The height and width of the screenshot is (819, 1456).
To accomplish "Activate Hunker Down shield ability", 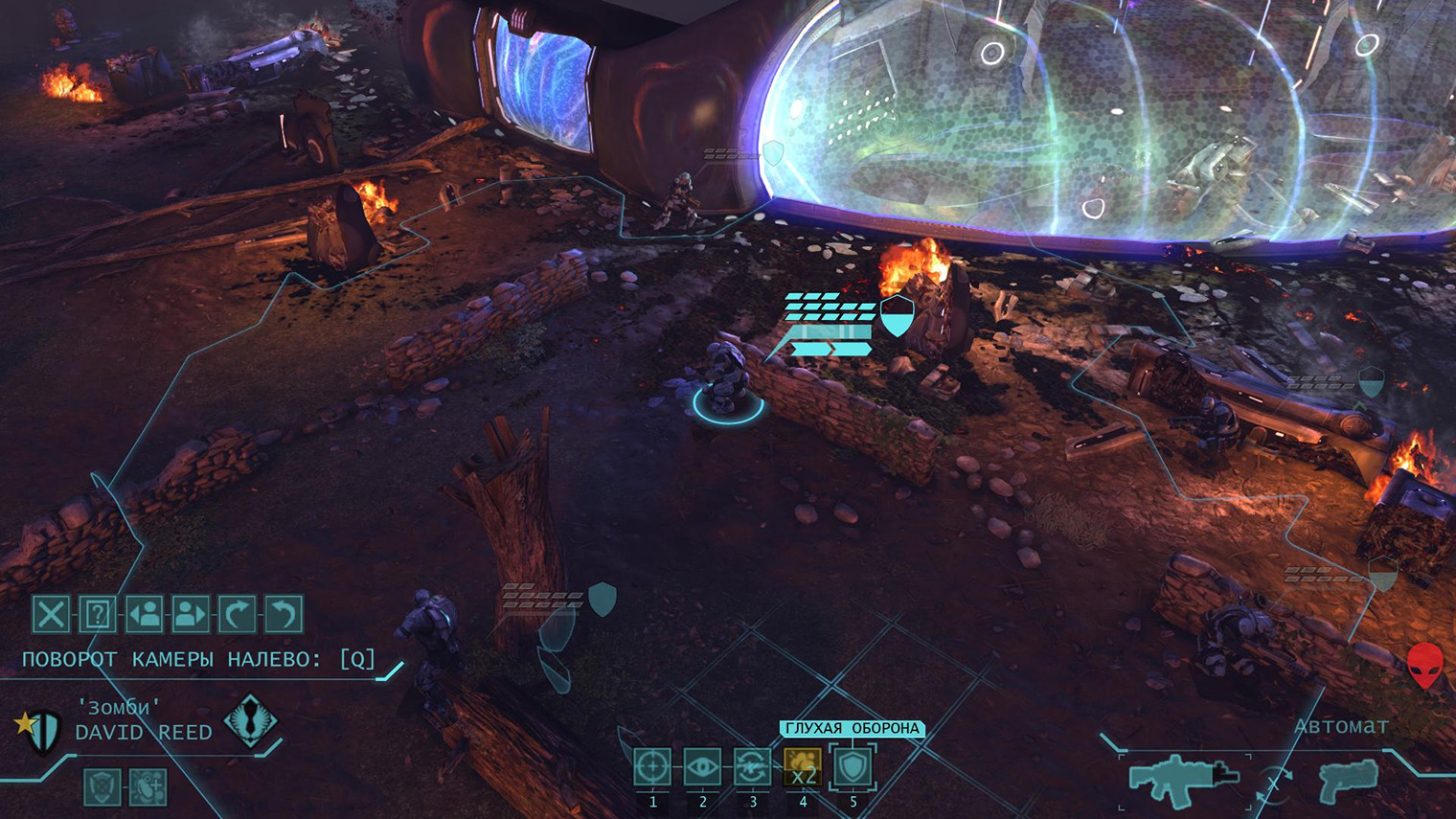I will coord(853,768).
